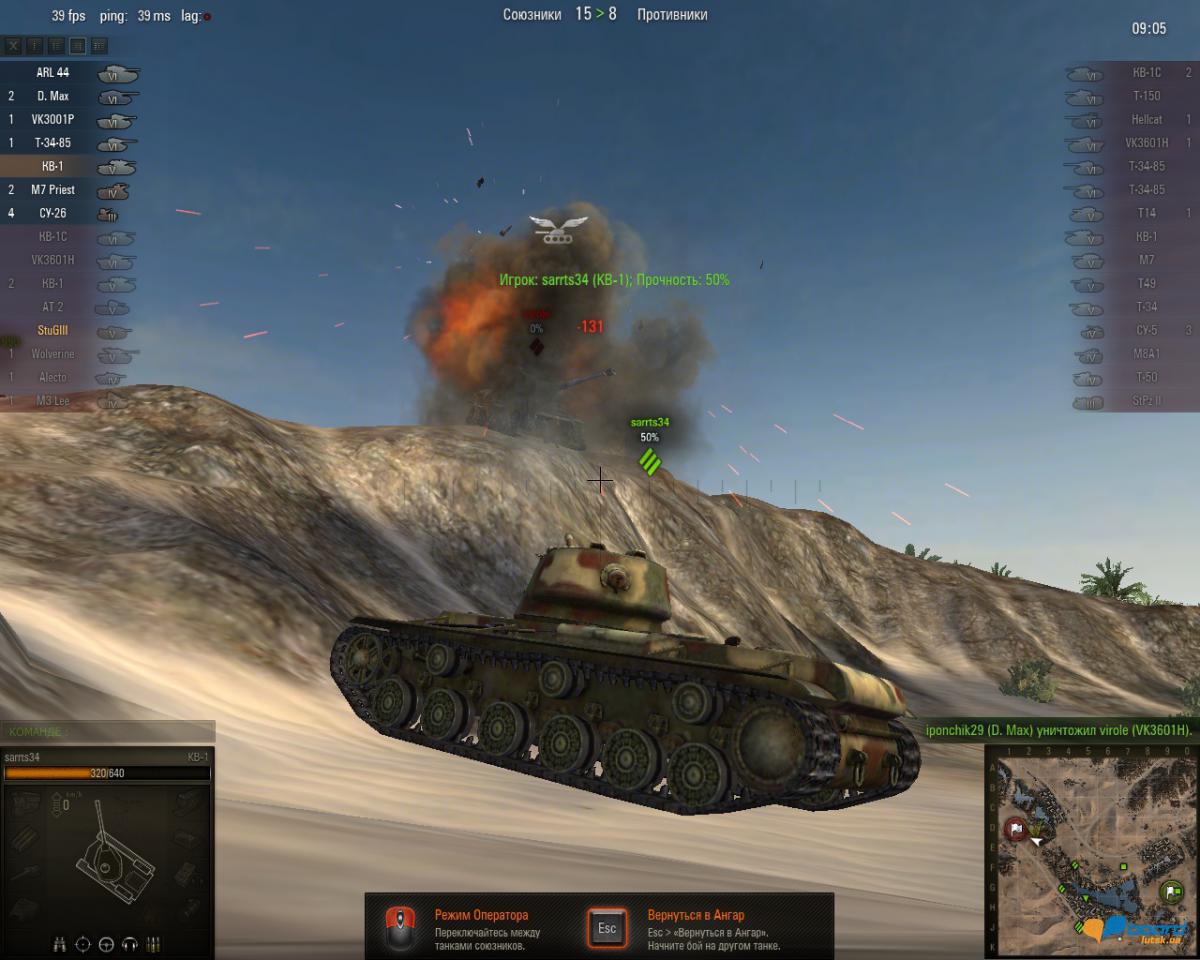Click the VK3001P row in the team list
This screenshot has width=1200, height=960.
53,119
